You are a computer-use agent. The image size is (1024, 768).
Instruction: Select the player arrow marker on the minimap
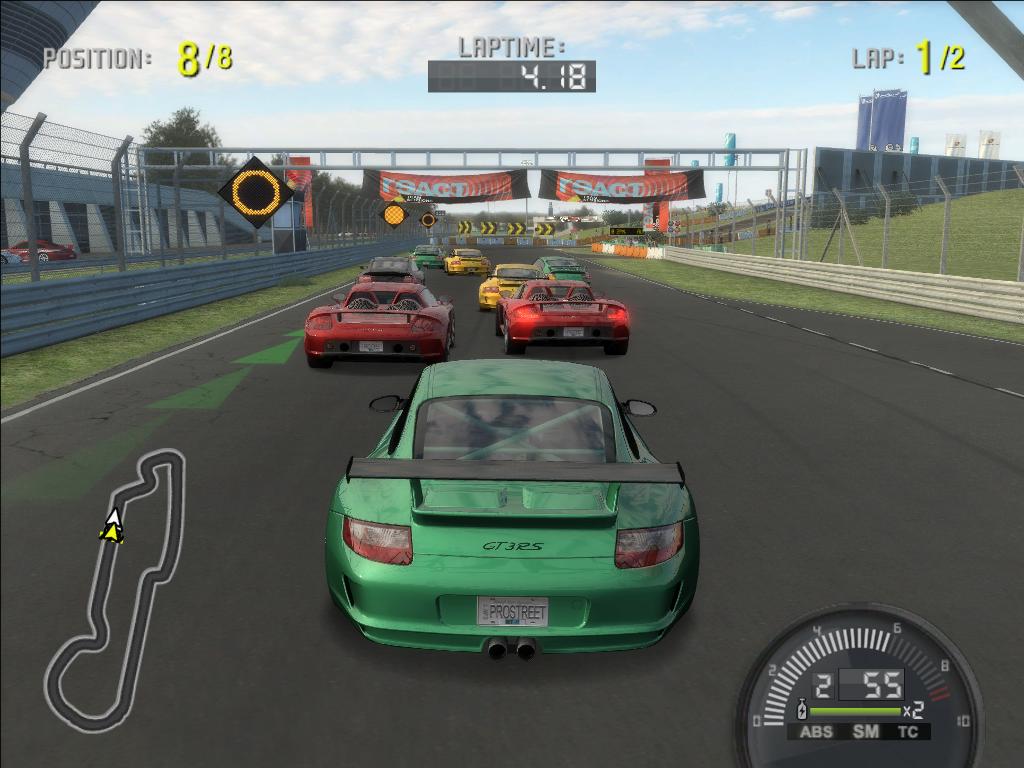tap(113, 525)
